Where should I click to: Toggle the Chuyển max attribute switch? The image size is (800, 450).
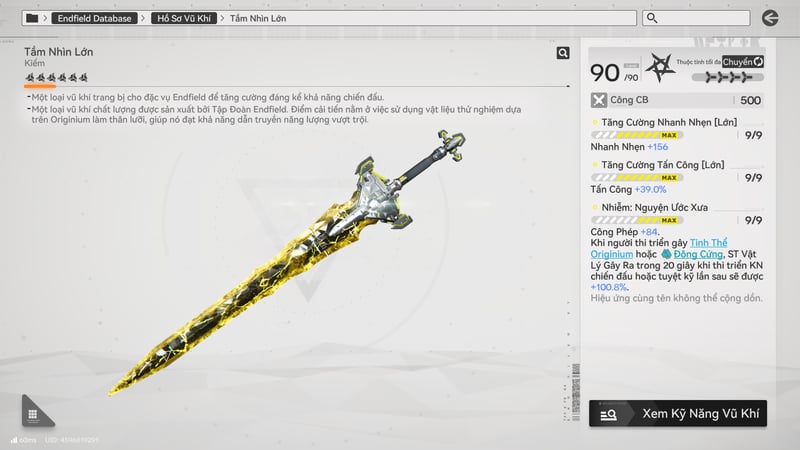[x=743, y=62]
